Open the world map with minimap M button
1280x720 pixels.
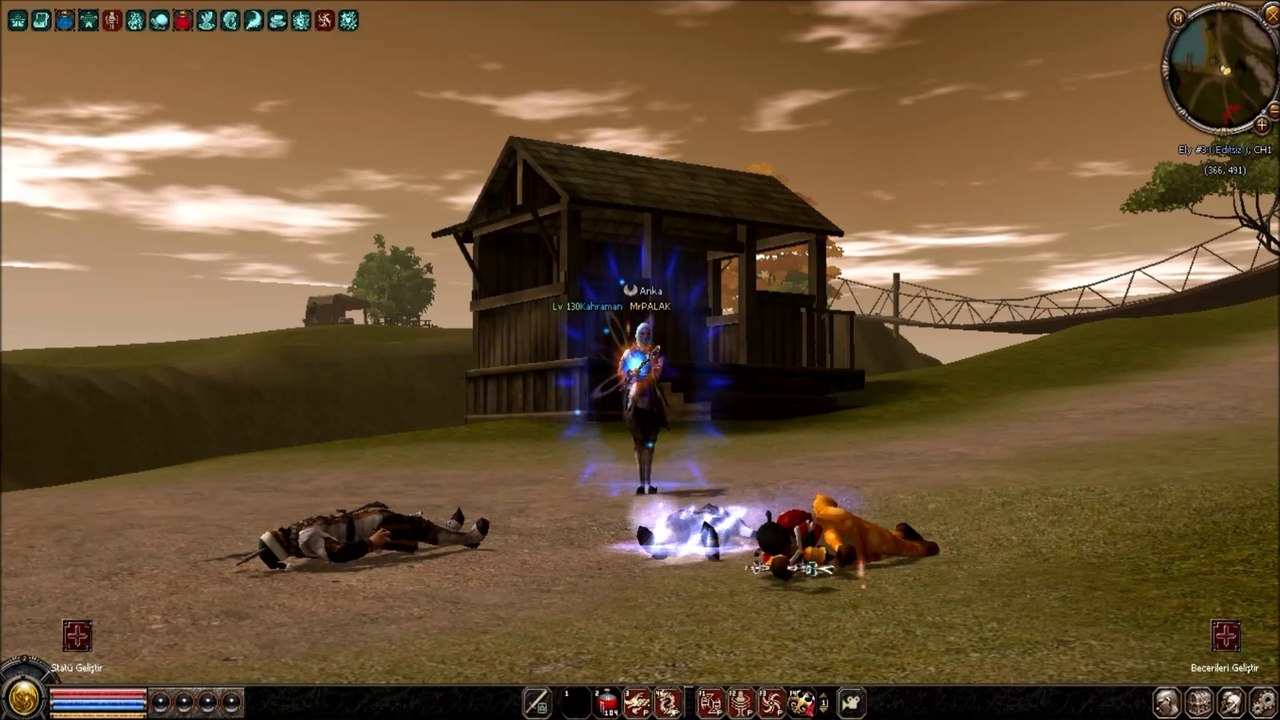coord(1178,17)
